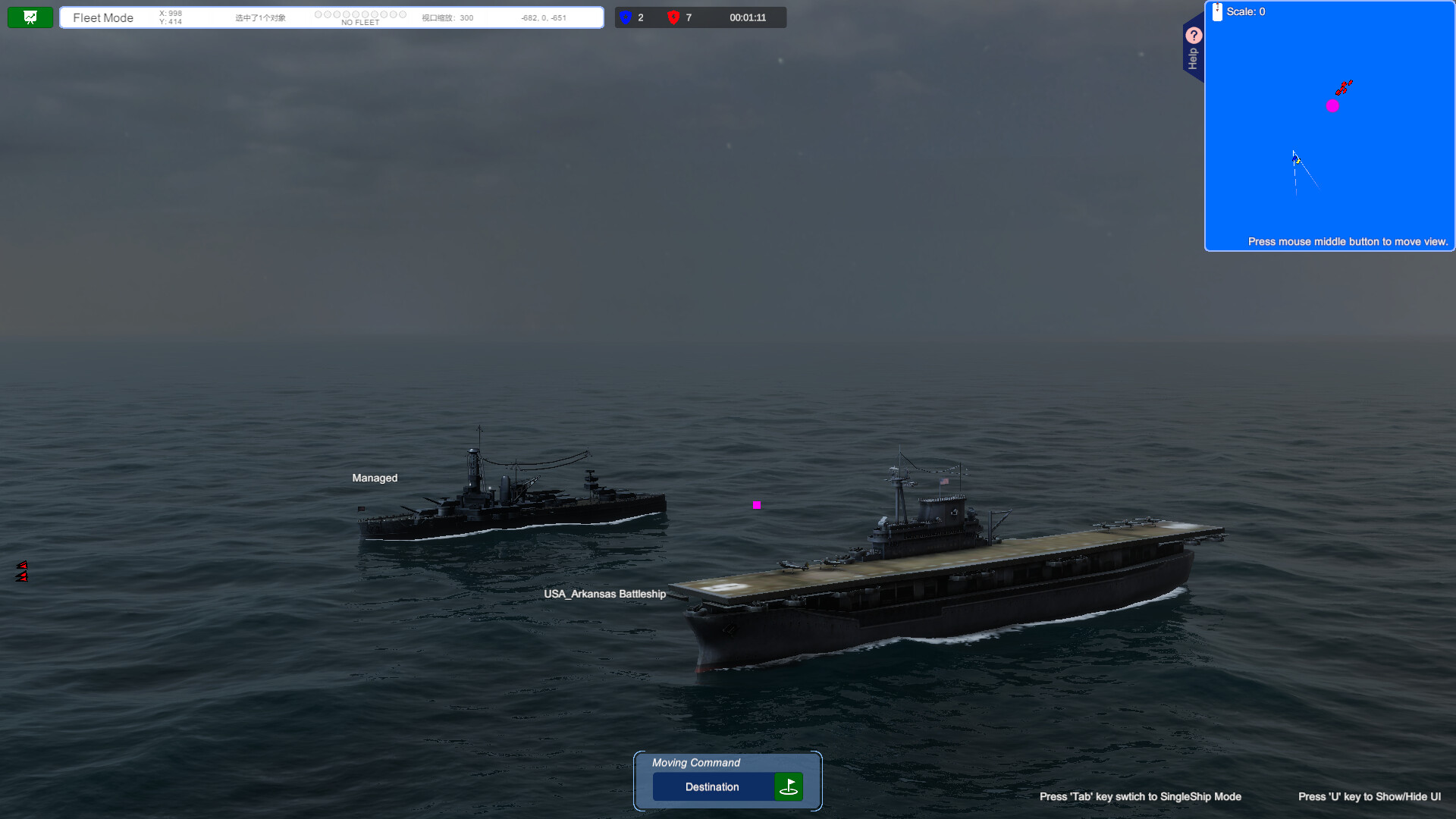Click the red shield enemy ships icon
This screenshot has width=1456, height=819.
tap(673, 17)
